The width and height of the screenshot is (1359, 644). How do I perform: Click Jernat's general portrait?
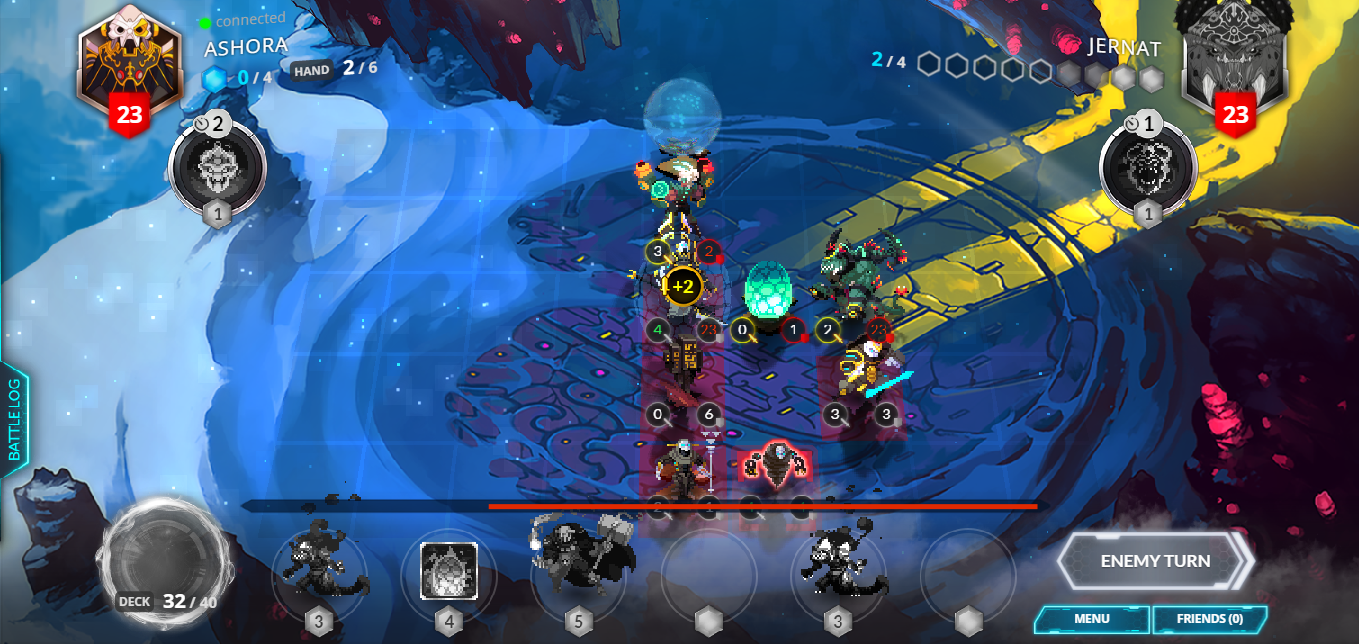coord(1234,62)
